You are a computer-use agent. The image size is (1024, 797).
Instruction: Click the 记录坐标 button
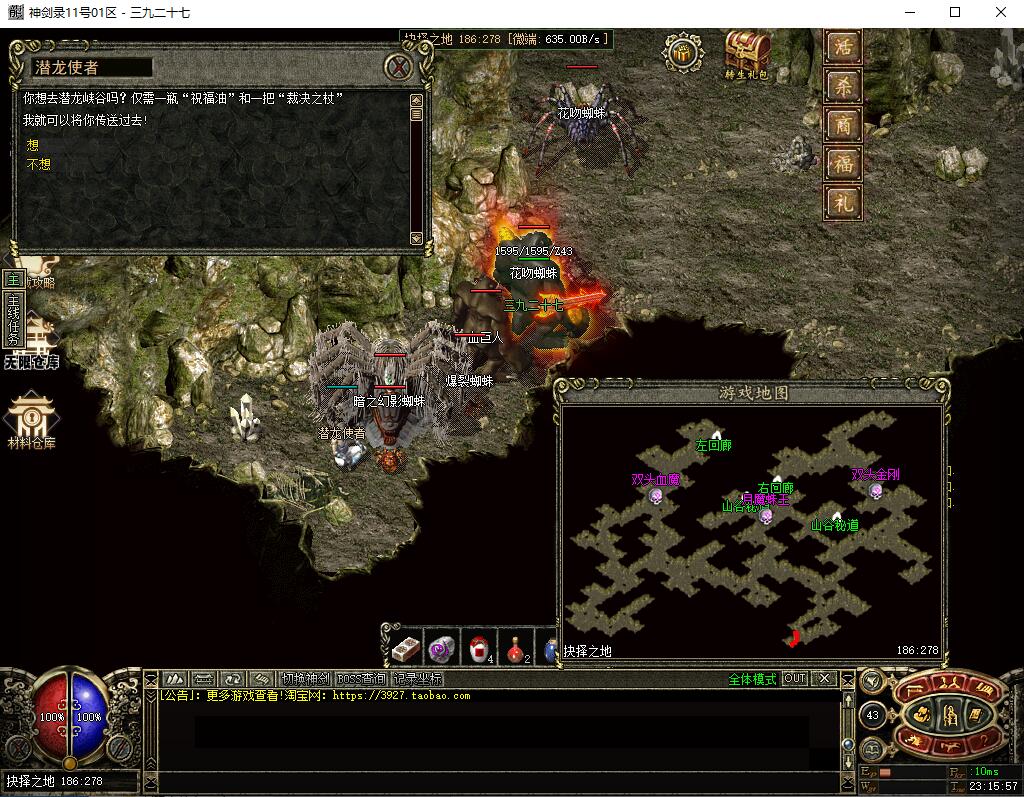point(416,679)
